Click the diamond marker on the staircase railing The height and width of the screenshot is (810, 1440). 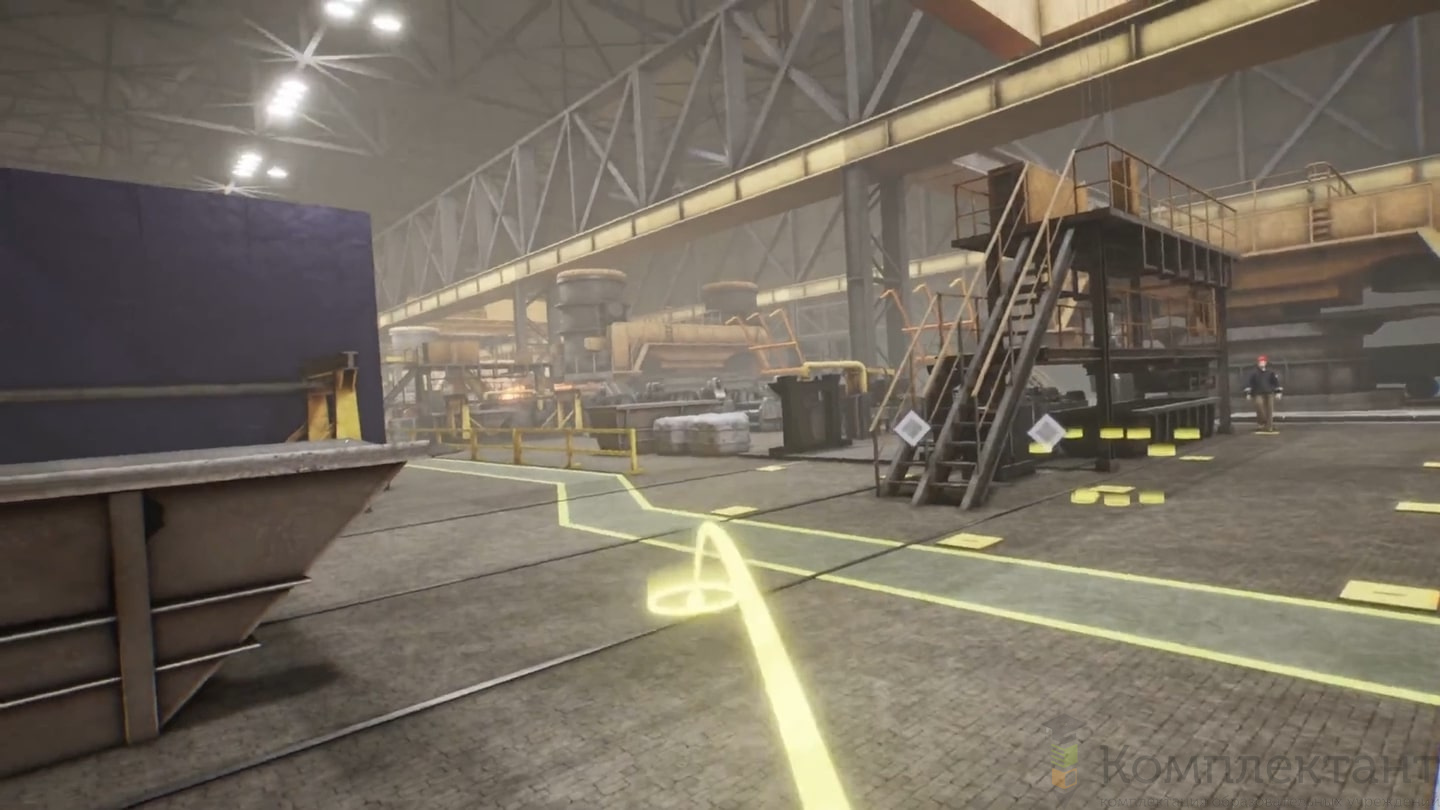[x=912, y=428]
